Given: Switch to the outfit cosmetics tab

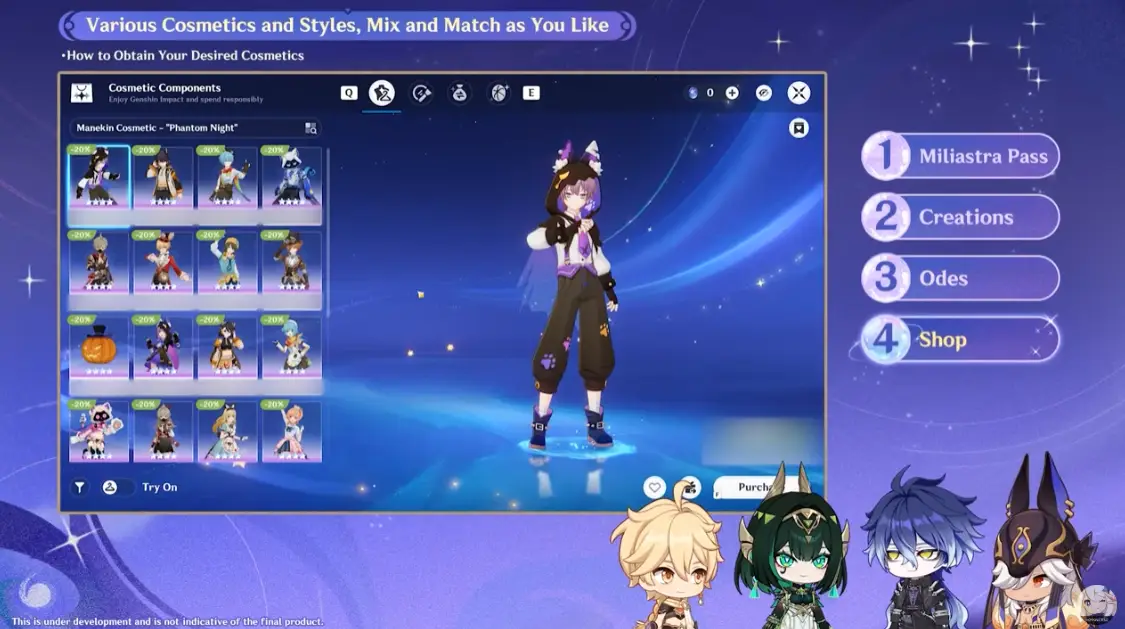Looking at the screenshot, I should [381, 93].
